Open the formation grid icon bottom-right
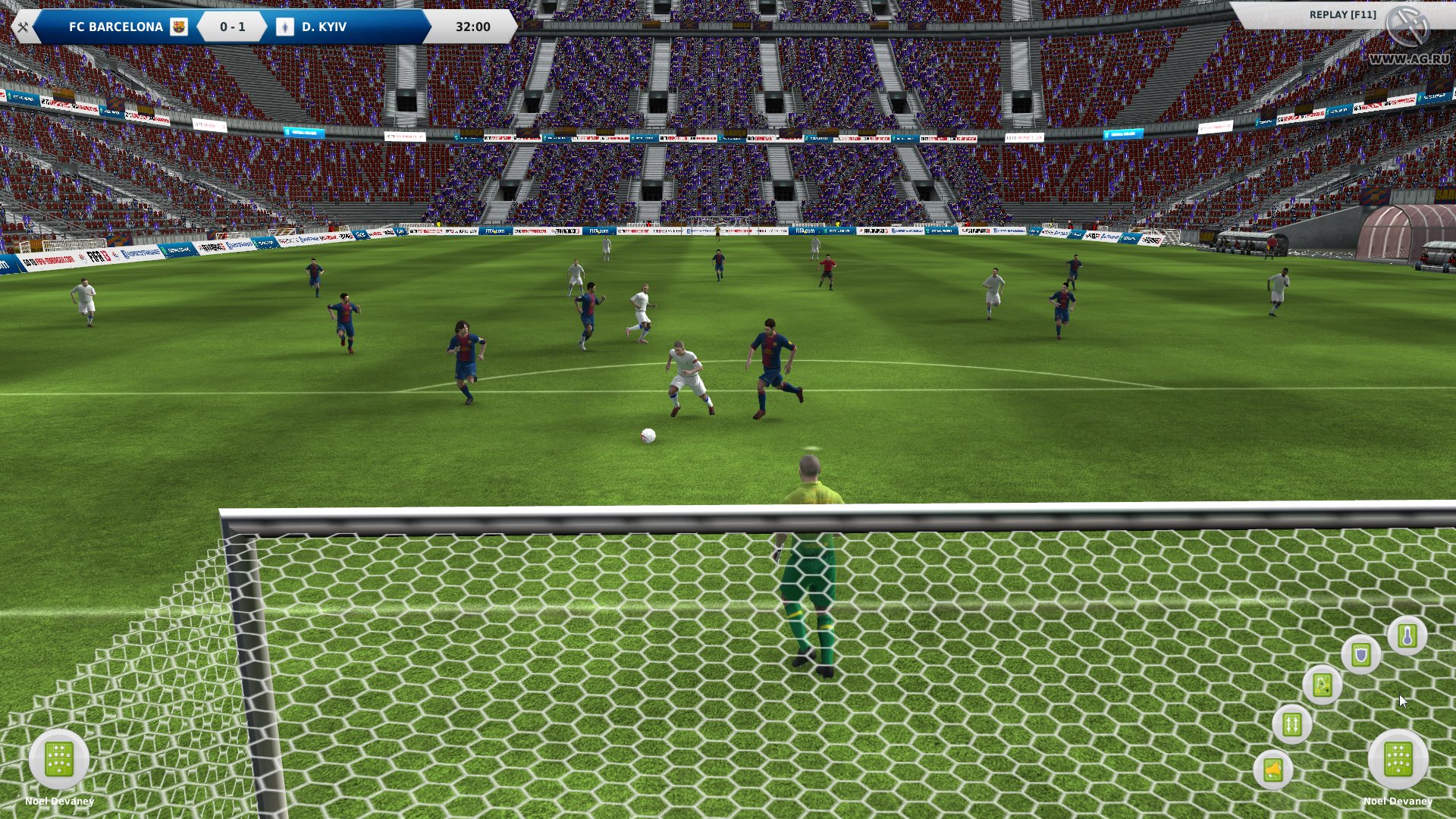The height and width of the screenshot is (819, 1456). click(x=1400, y=758)
